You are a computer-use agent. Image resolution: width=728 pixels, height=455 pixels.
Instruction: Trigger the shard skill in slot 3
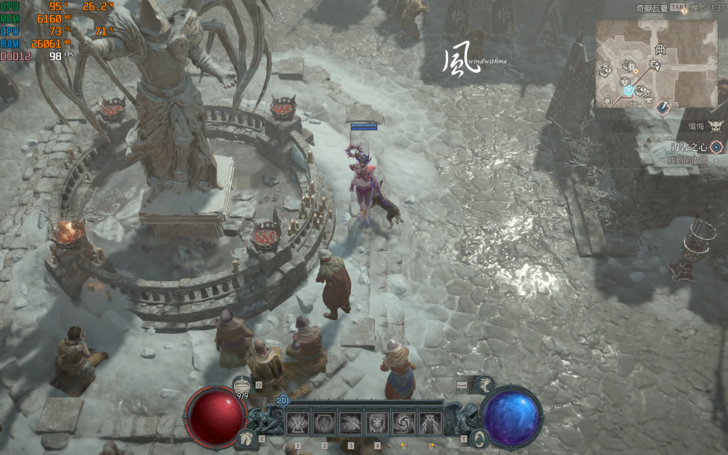(x=351, y=423)
